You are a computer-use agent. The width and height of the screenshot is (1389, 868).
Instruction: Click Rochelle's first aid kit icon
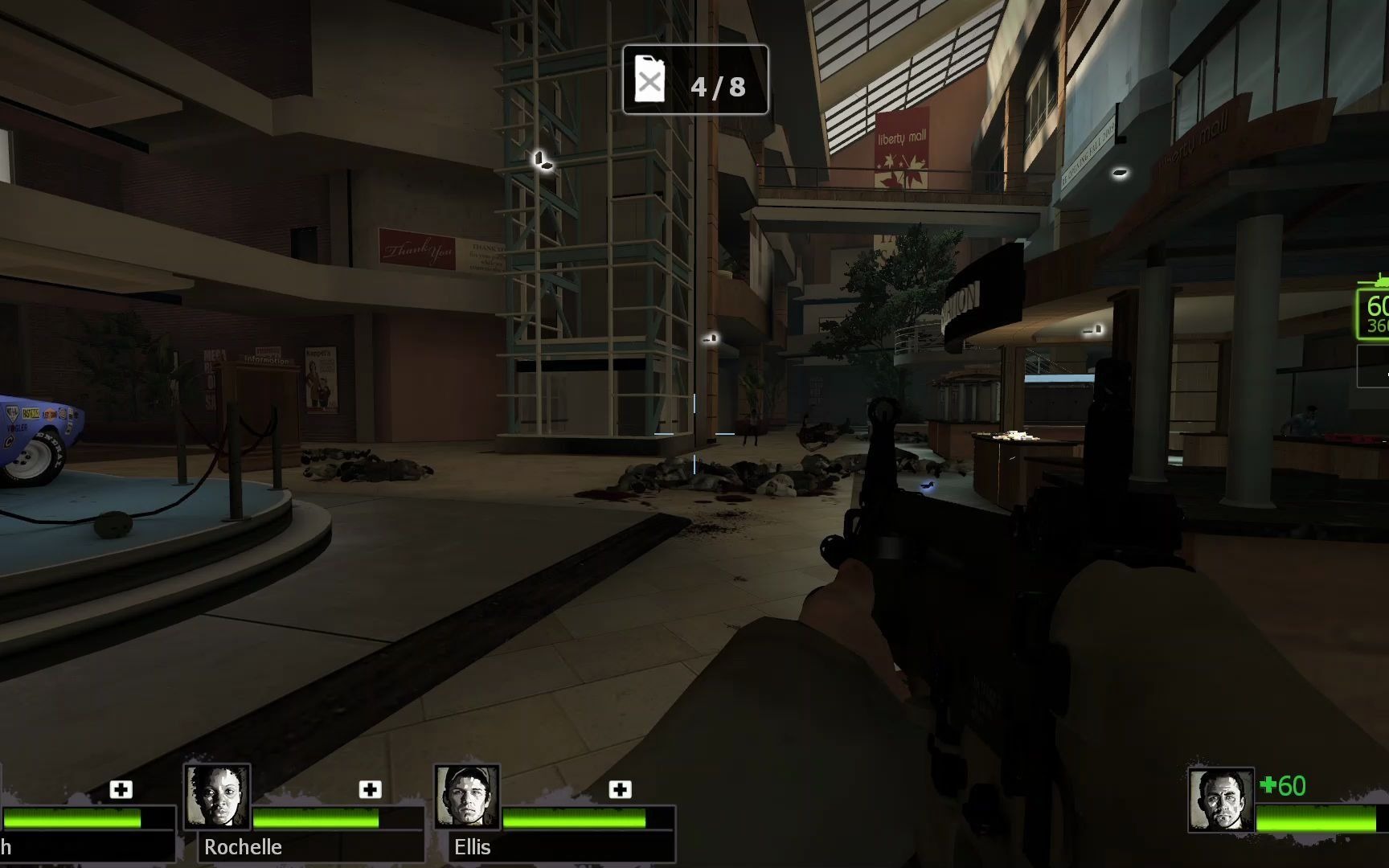[370, 789]
